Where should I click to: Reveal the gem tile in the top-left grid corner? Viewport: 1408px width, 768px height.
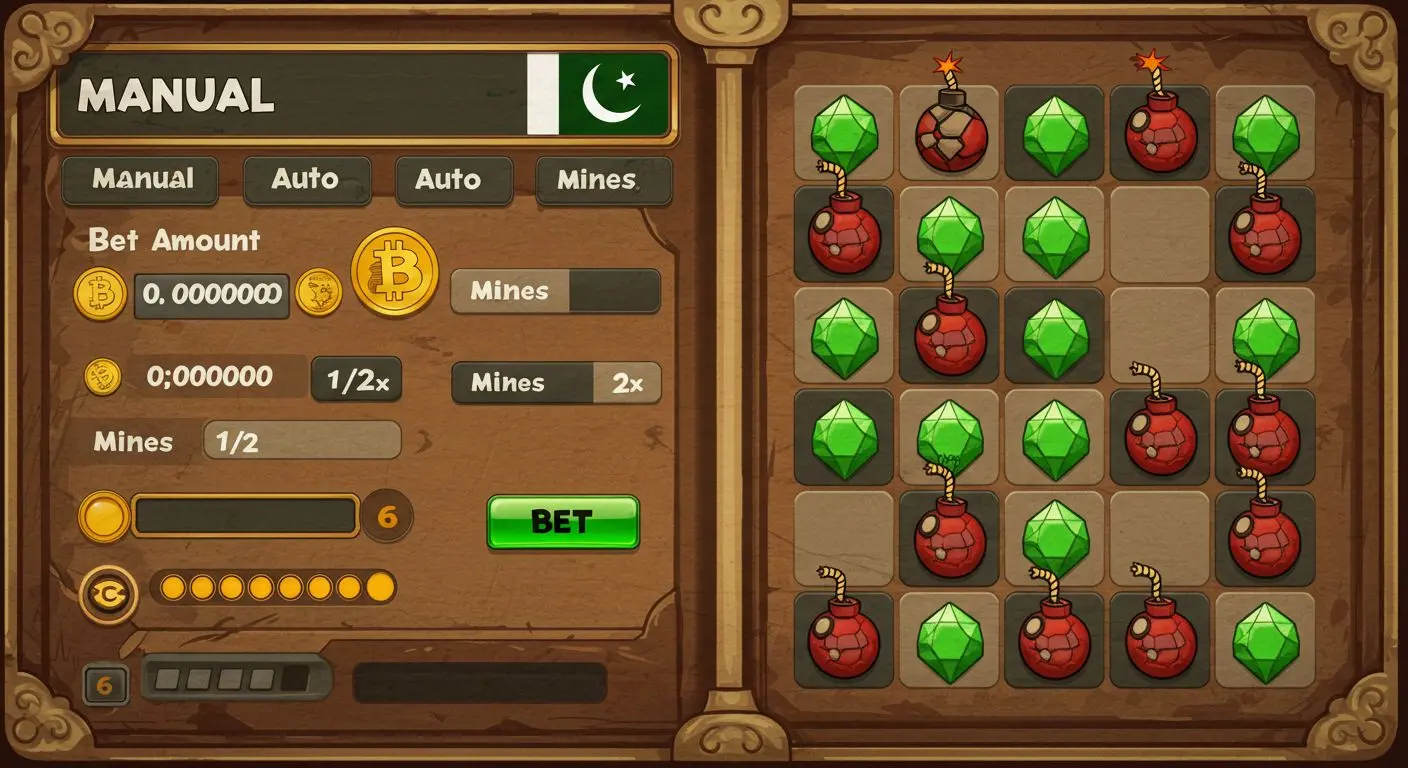843,130
